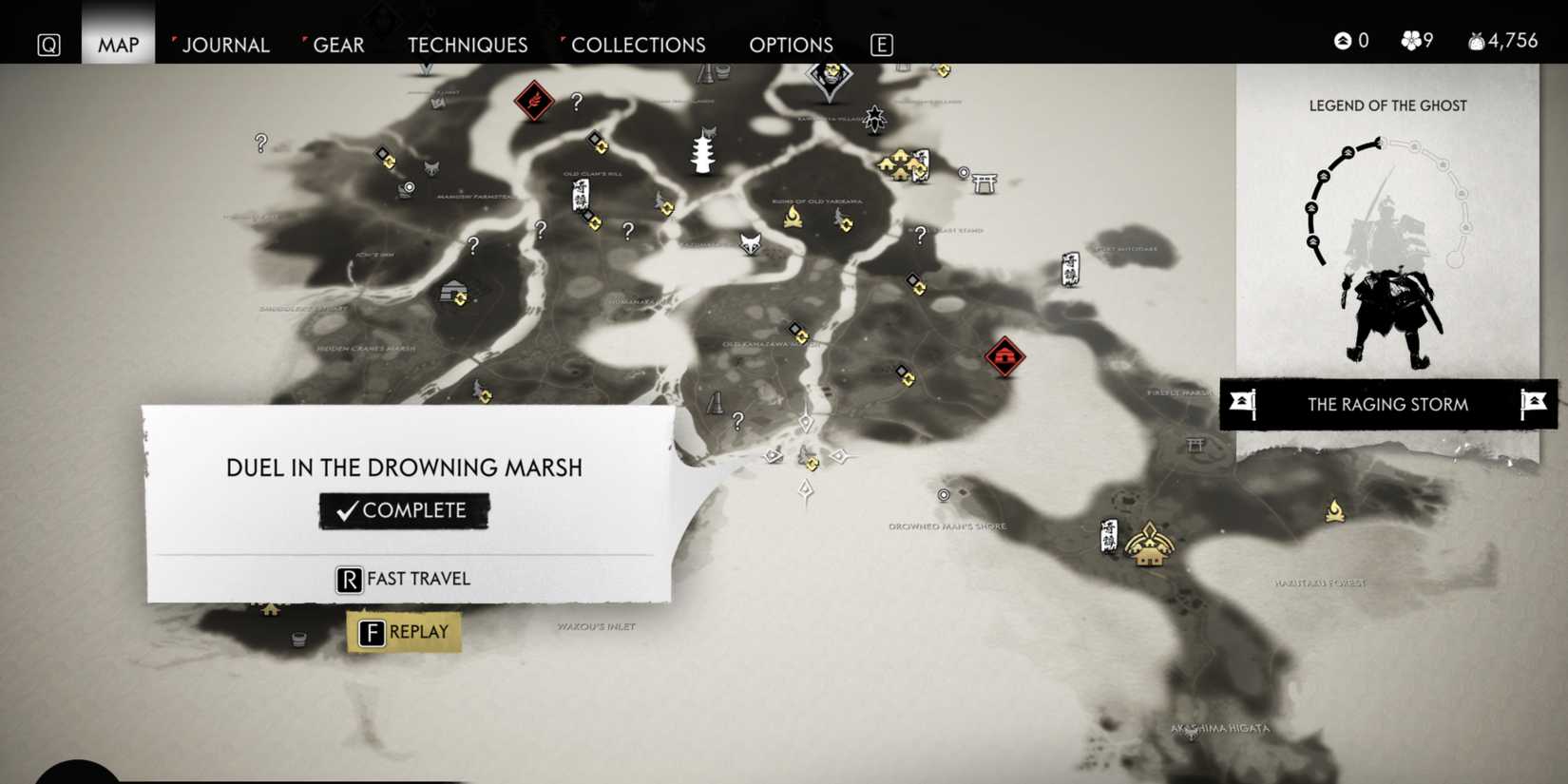Open the Mongol leader diamond icon at top
This screenshot has width=1568, height=784.
[827, 76]
